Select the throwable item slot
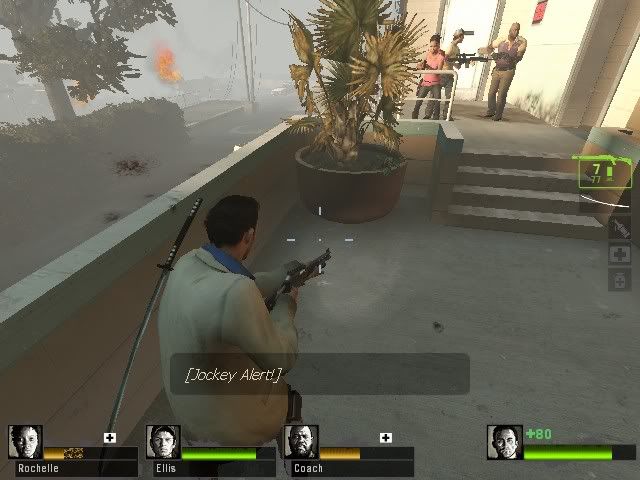The image size is (640, 480). [619, 229]
